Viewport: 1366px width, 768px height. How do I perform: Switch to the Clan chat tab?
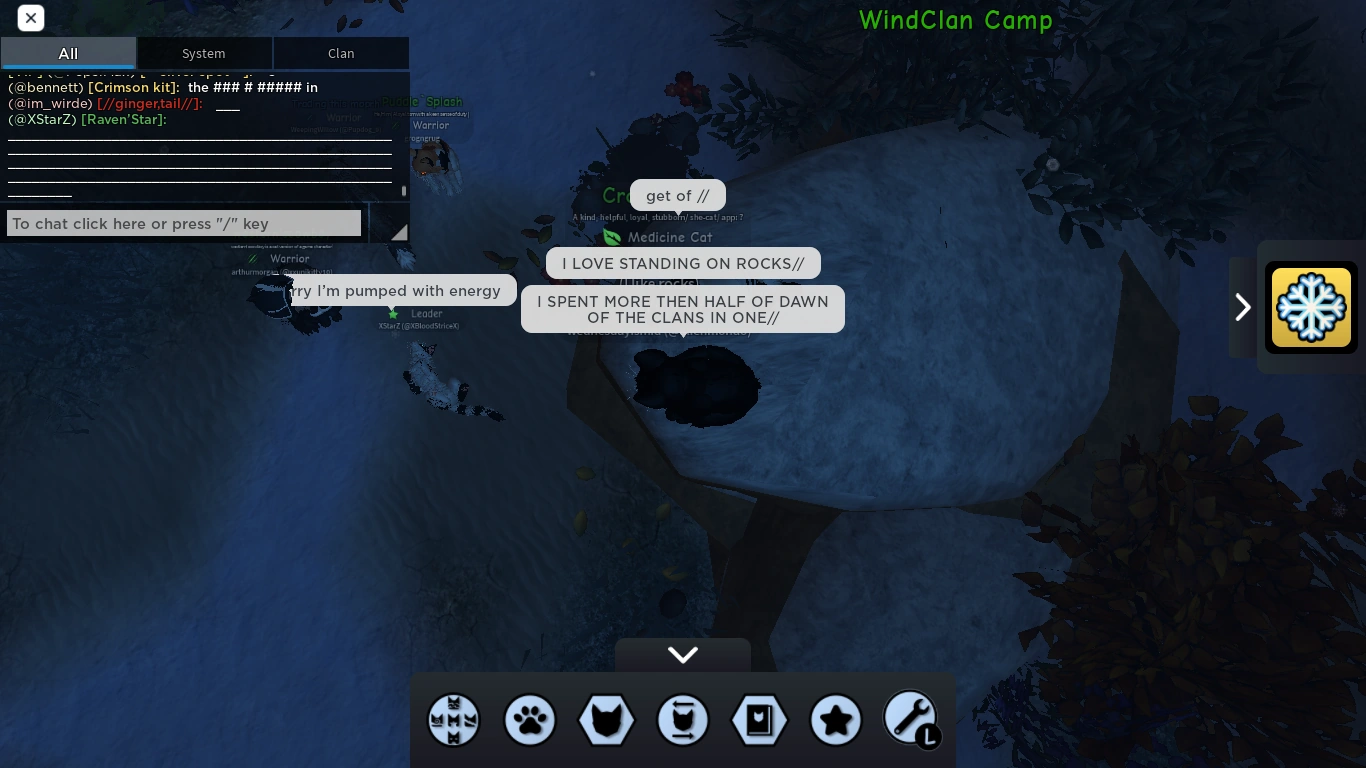pos(341,53)
